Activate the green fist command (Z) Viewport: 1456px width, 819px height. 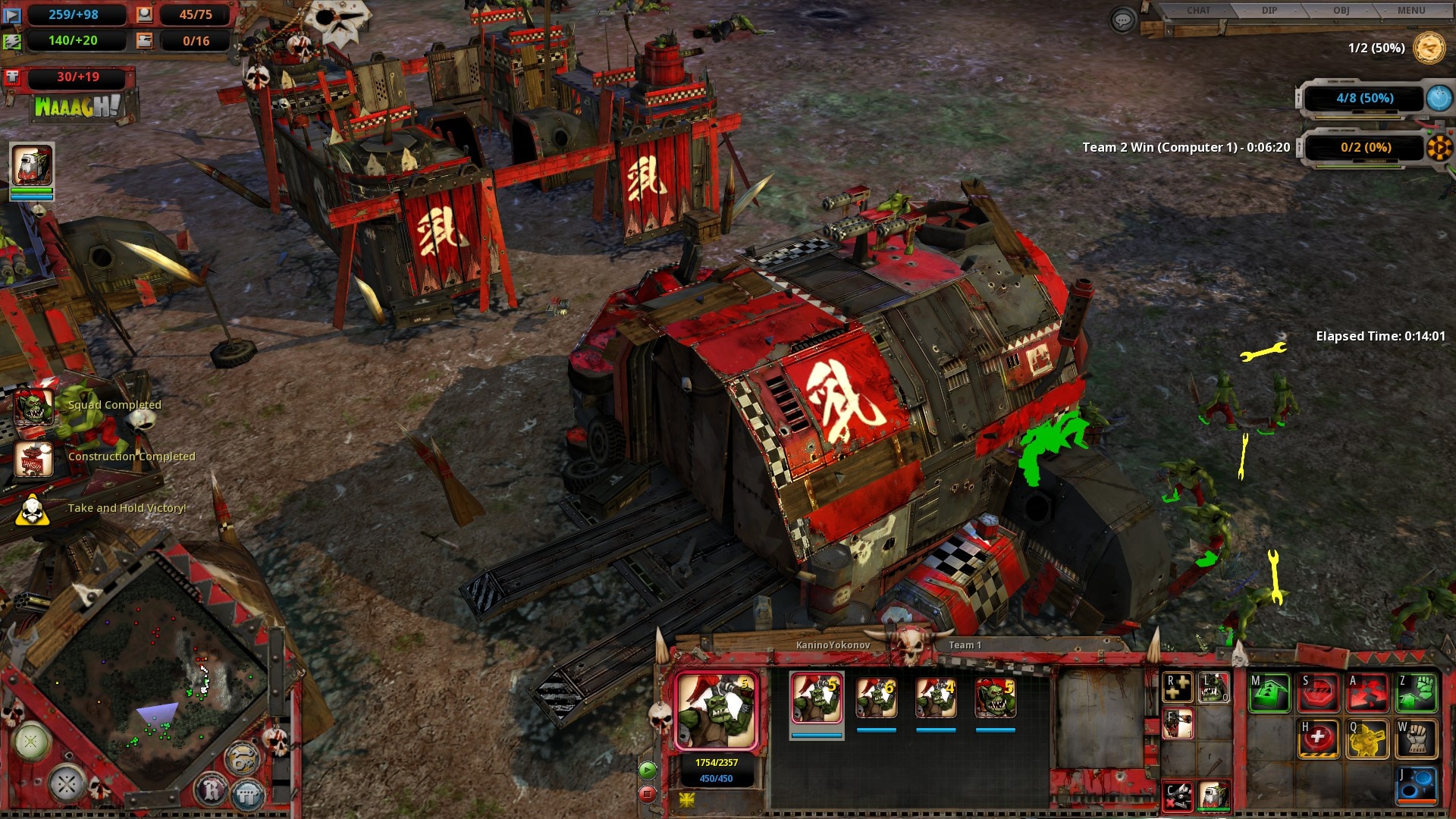click(1417, 692)
